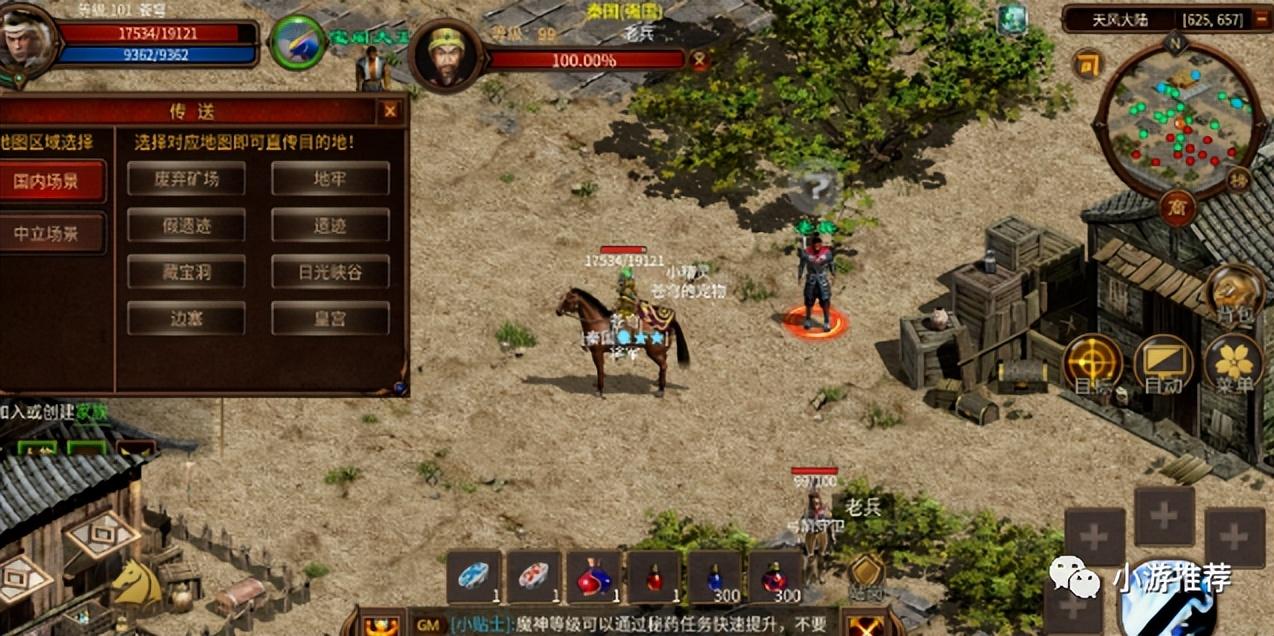Click the 老兵 target portrait
The image size is (1274, 636).
(x=446, y=57)
